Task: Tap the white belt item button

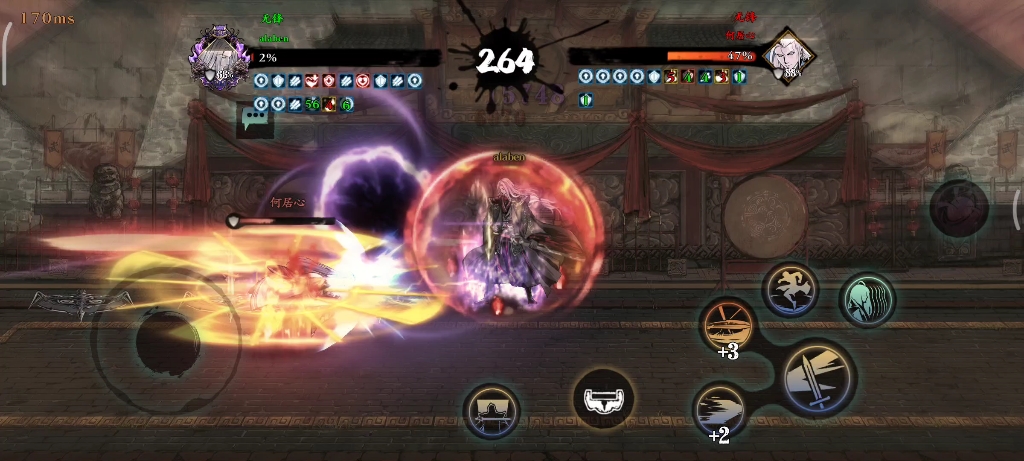Action: click(603, 399)
